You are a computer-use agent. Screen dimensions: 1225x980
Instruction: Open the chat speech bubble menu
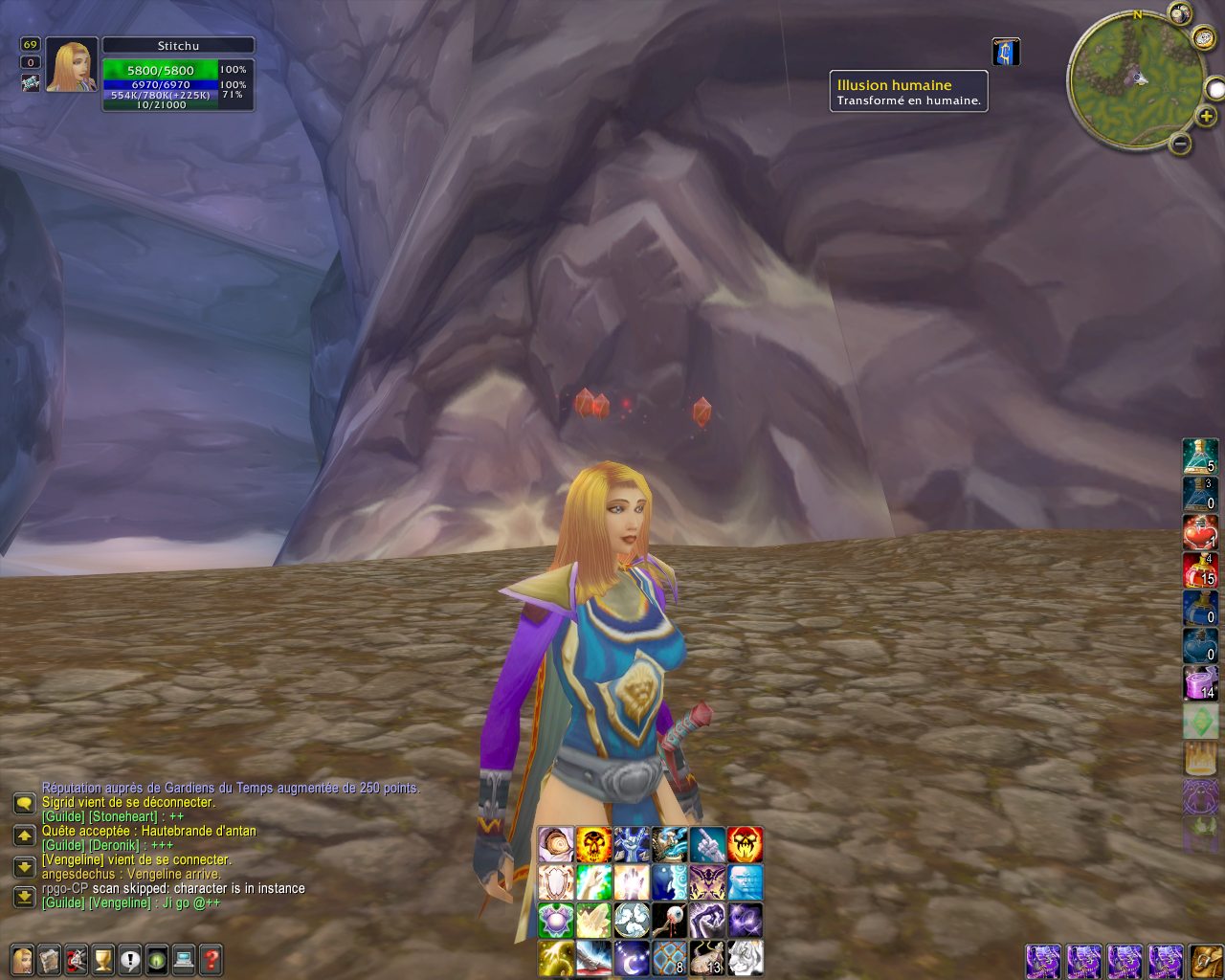(x=25, y=804)
